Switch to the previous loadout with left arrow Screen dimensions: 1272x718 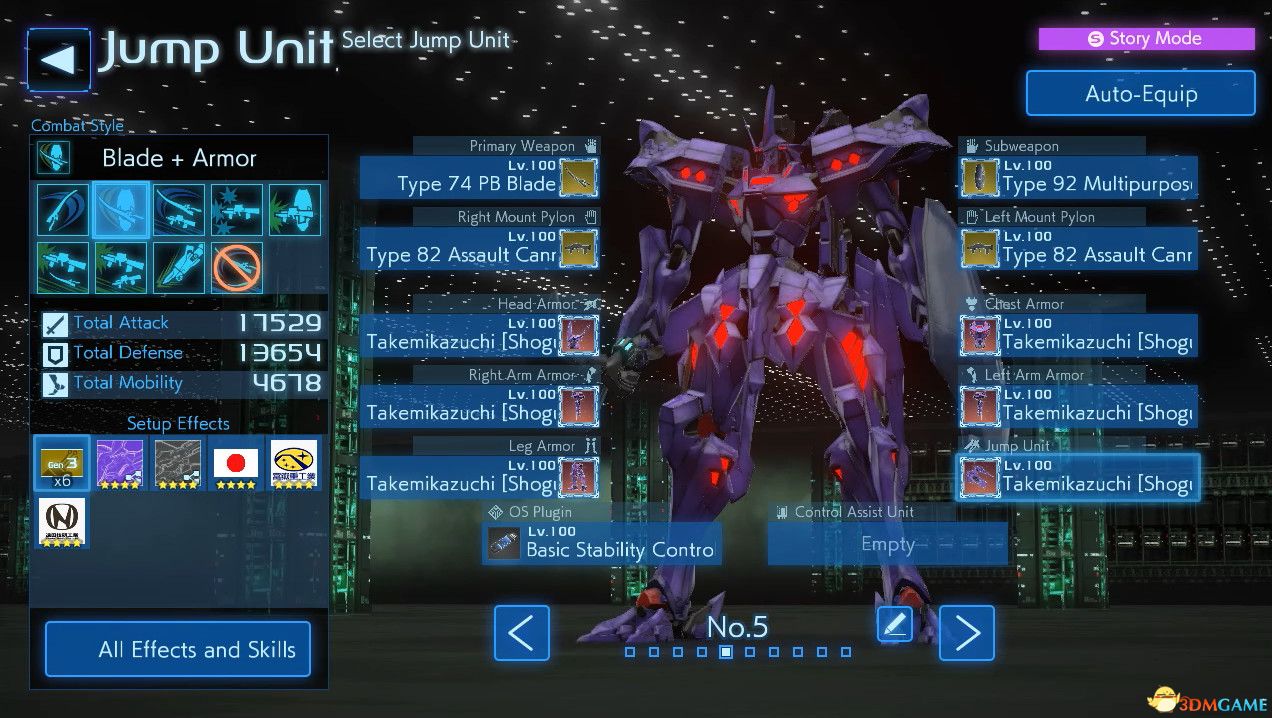(x=522, y=633)
